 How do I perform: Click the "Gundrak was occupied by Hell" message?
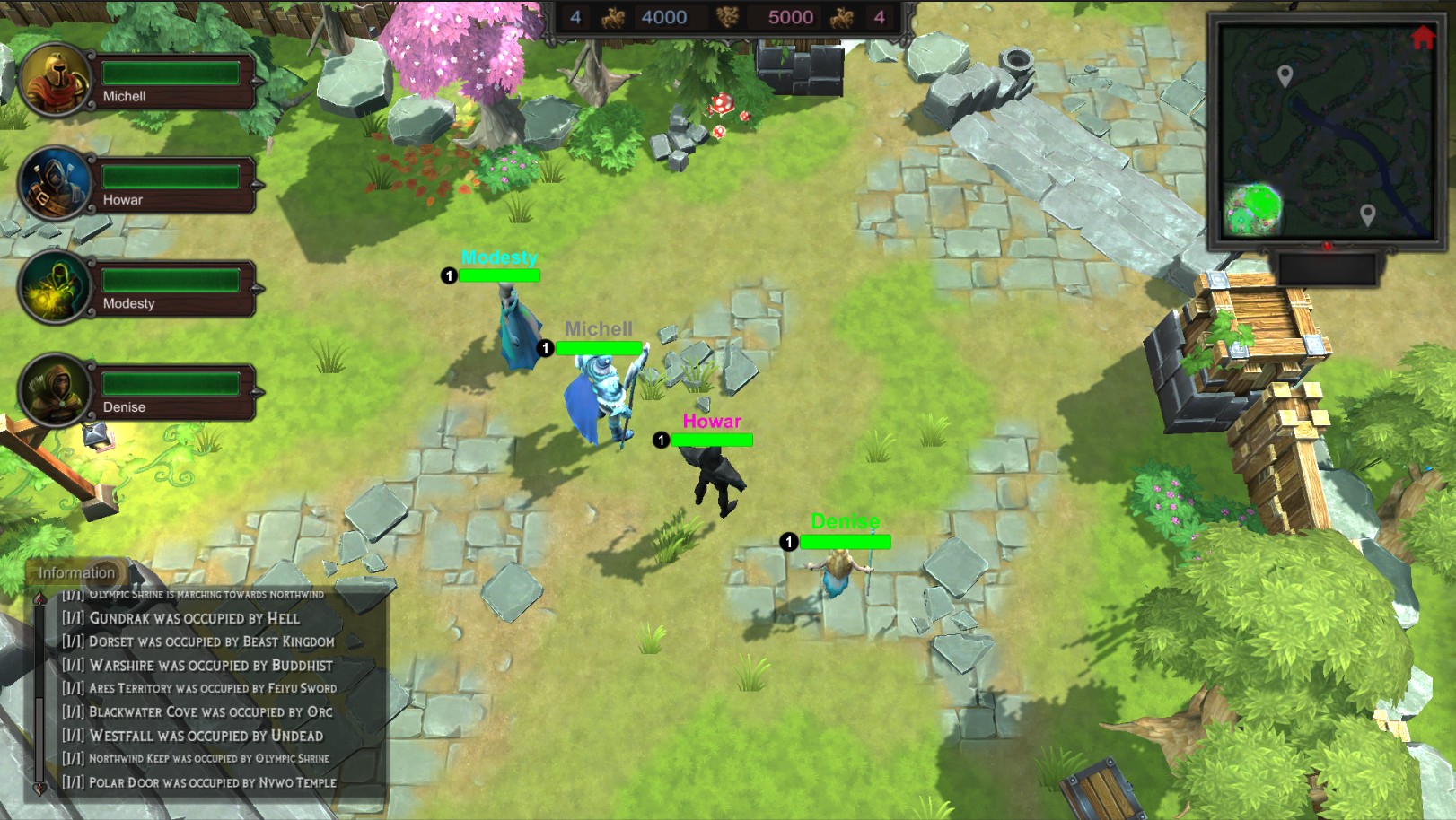pos(181,618)
